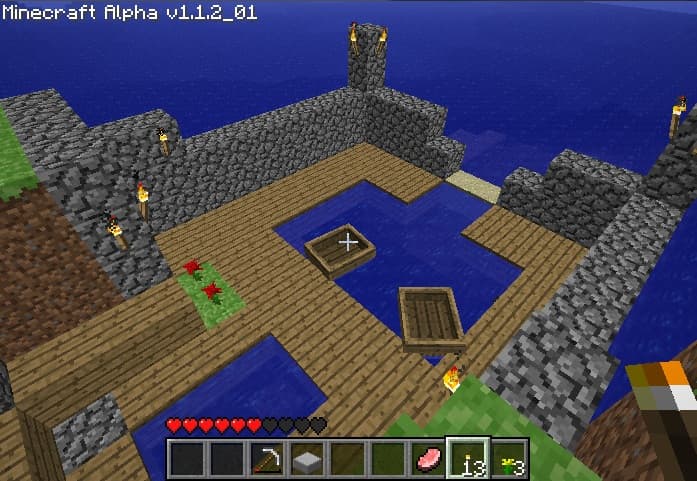697x481 pixels.
Task: Choose the raw porkchop slot
Action: [427, 460]
